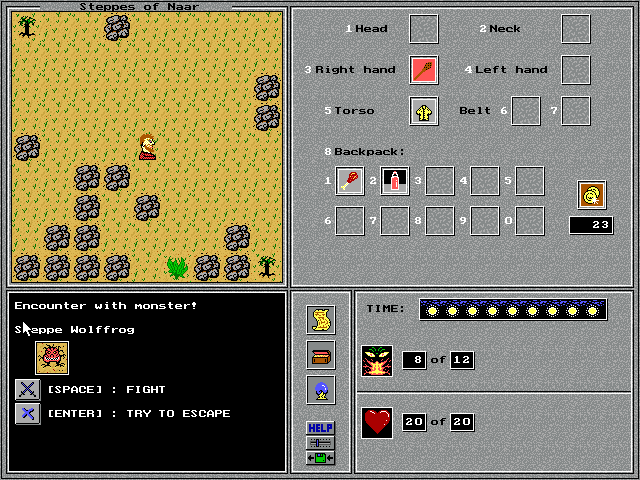The width and height of the screenshot is (640, 480).
Task: Click the Steppe Wolffrog monster portrait
Action: [x=51, y=357]
